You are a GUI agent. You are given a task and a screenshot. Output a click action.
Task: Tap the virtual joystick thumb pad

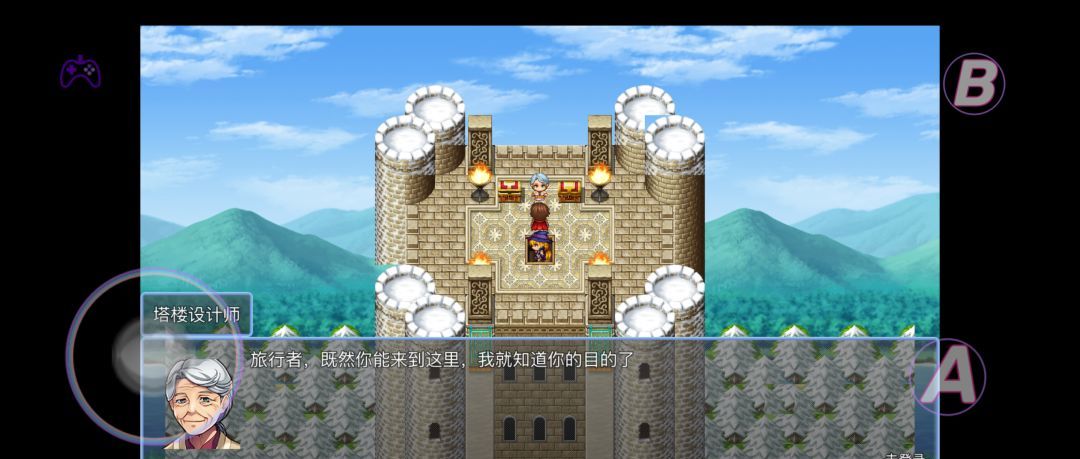coord(140,355)
